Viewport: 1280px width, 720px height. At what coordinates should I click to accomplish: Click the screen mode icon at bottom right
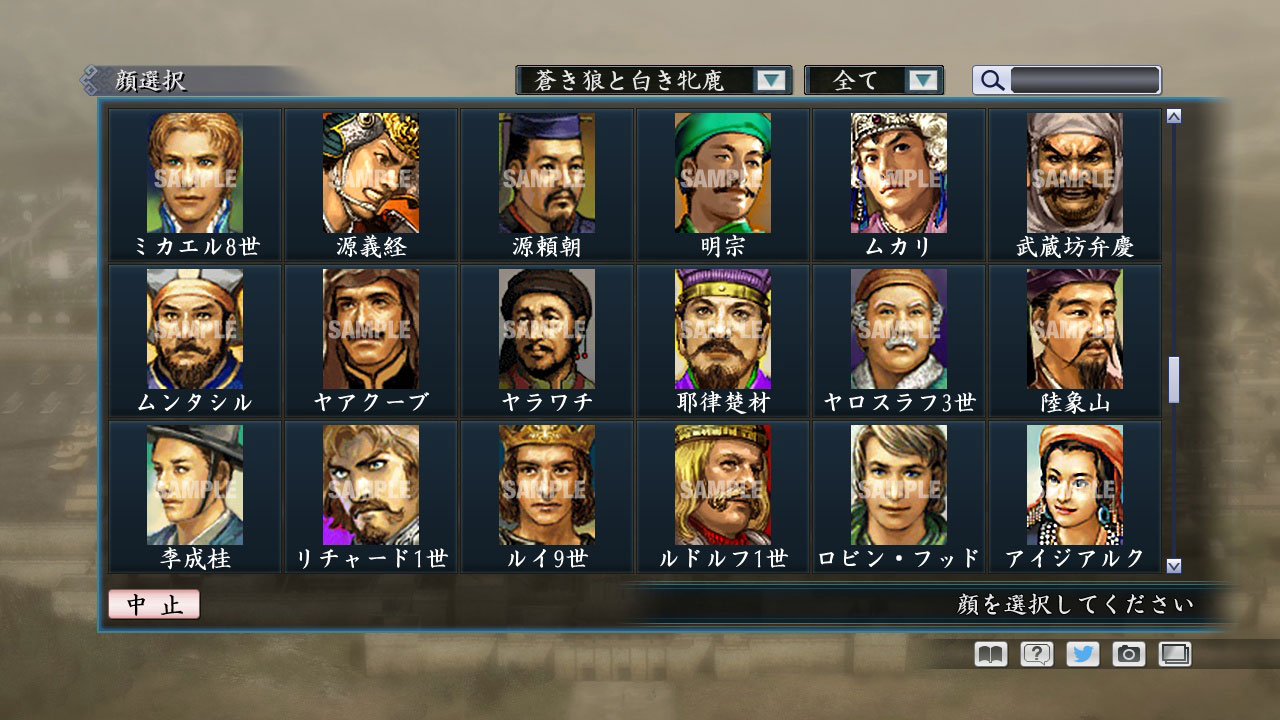point(1174,654)
